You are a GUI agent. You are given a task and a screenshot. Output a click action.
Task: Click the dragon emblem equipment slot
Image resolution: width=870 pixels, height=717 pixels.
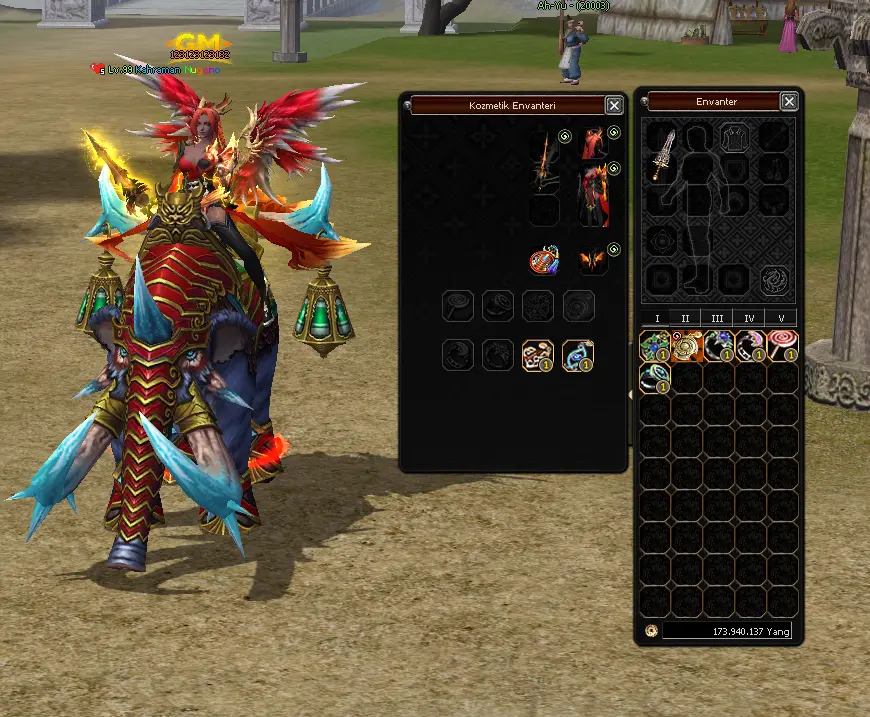tap(775, 279)
